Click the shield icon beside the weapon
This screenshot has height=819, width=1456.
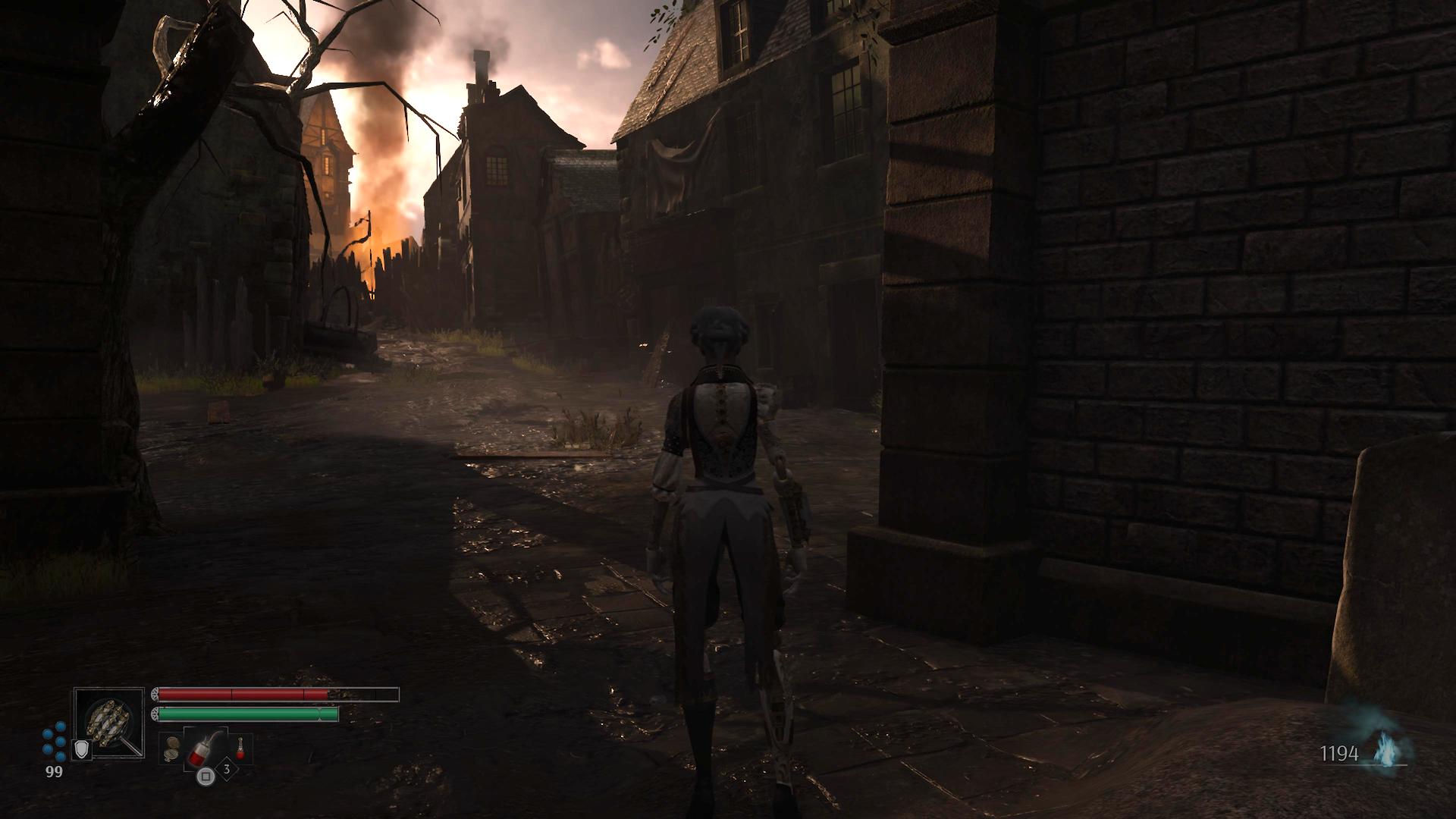[81, 750]
